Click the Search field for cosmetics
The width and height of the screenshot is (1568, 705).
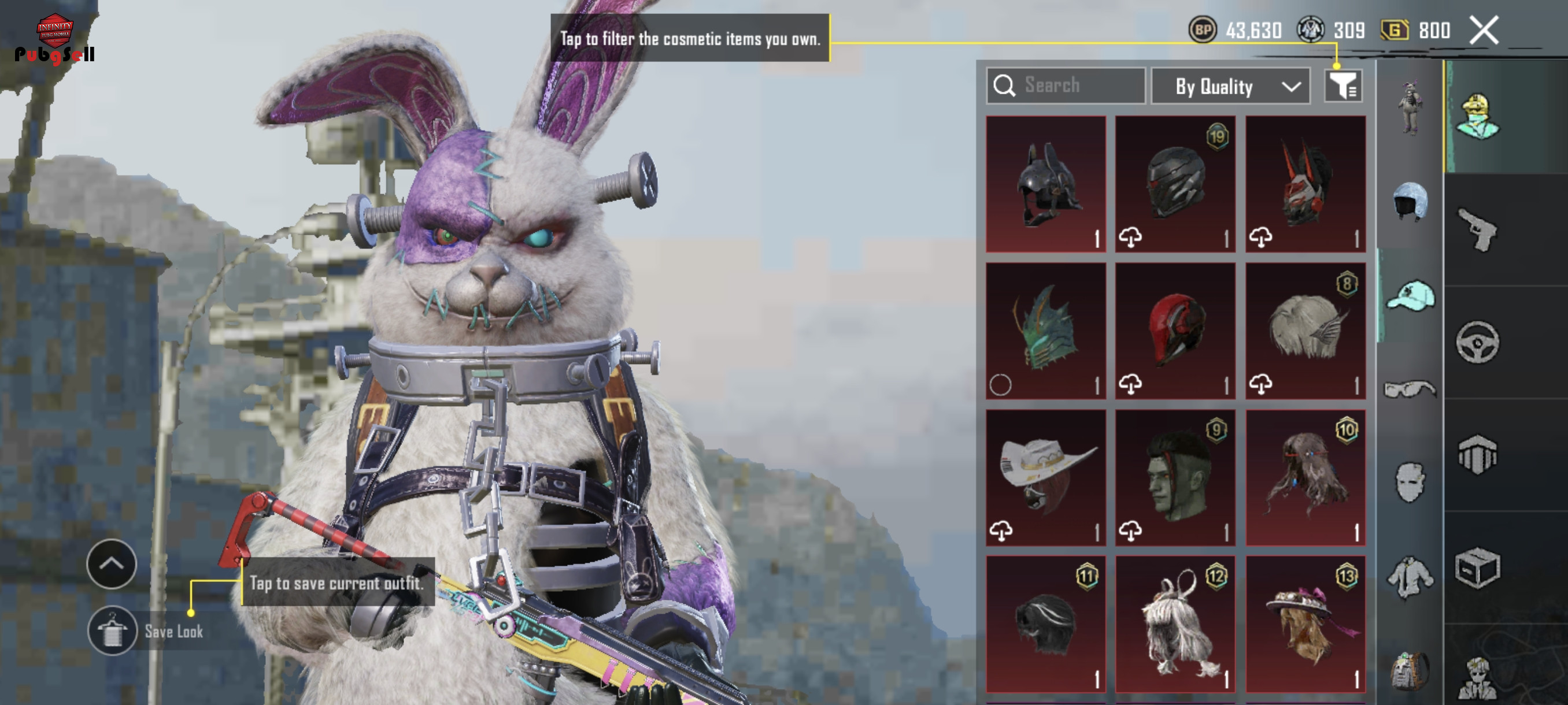(1066, 85)
